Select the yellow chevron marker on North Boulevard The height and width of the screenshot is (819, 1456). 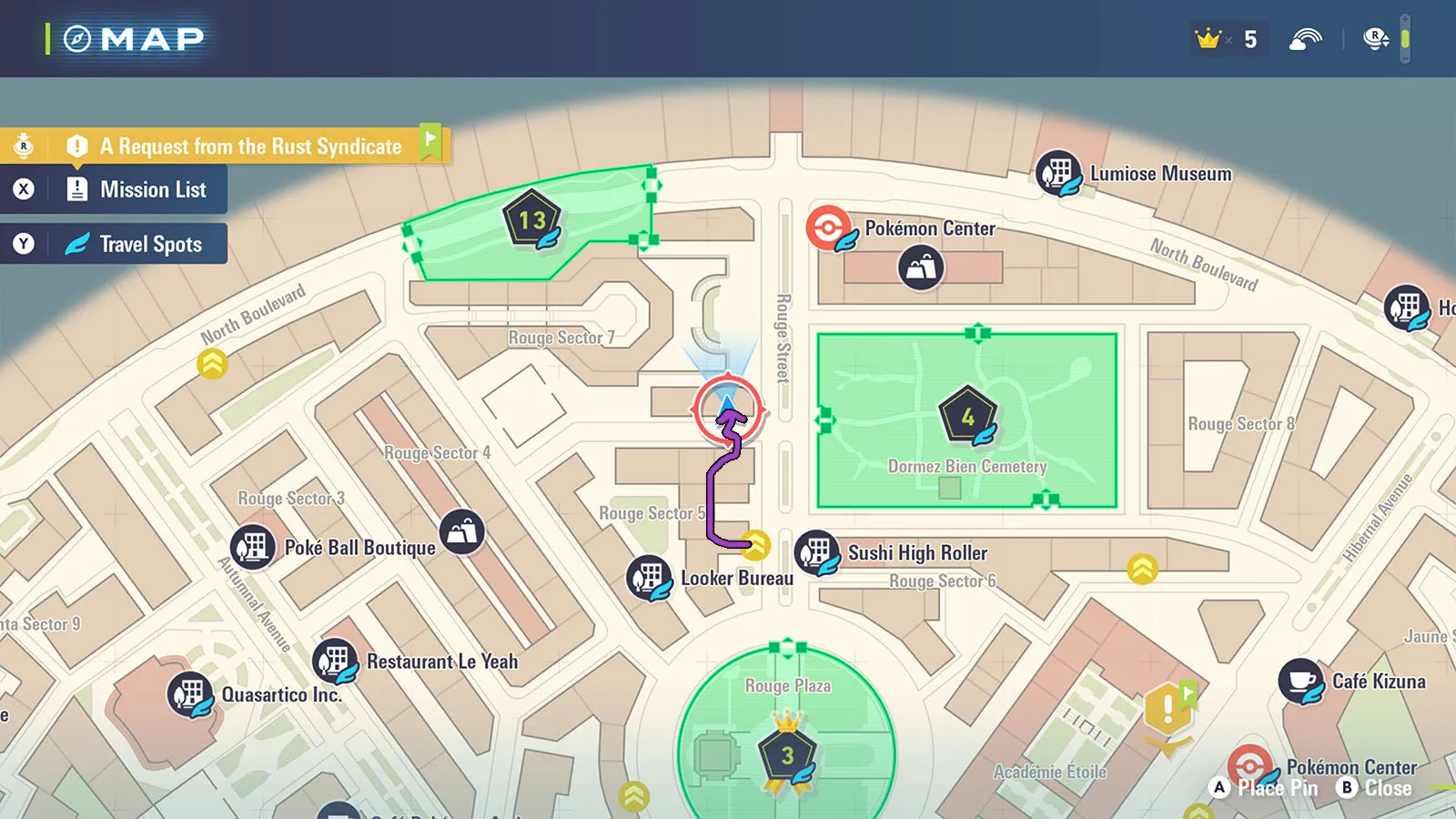[x=212, y=365]
